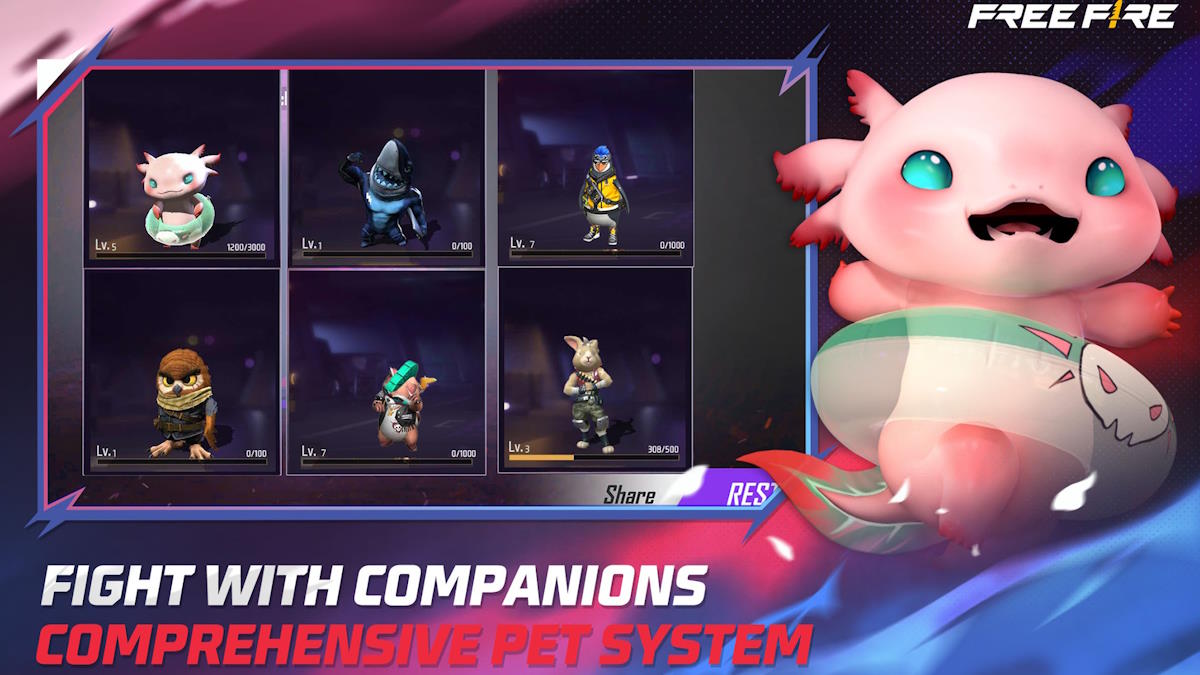Click the Share button
Viewport: 1200px width, 675px height.
[629, 495]
